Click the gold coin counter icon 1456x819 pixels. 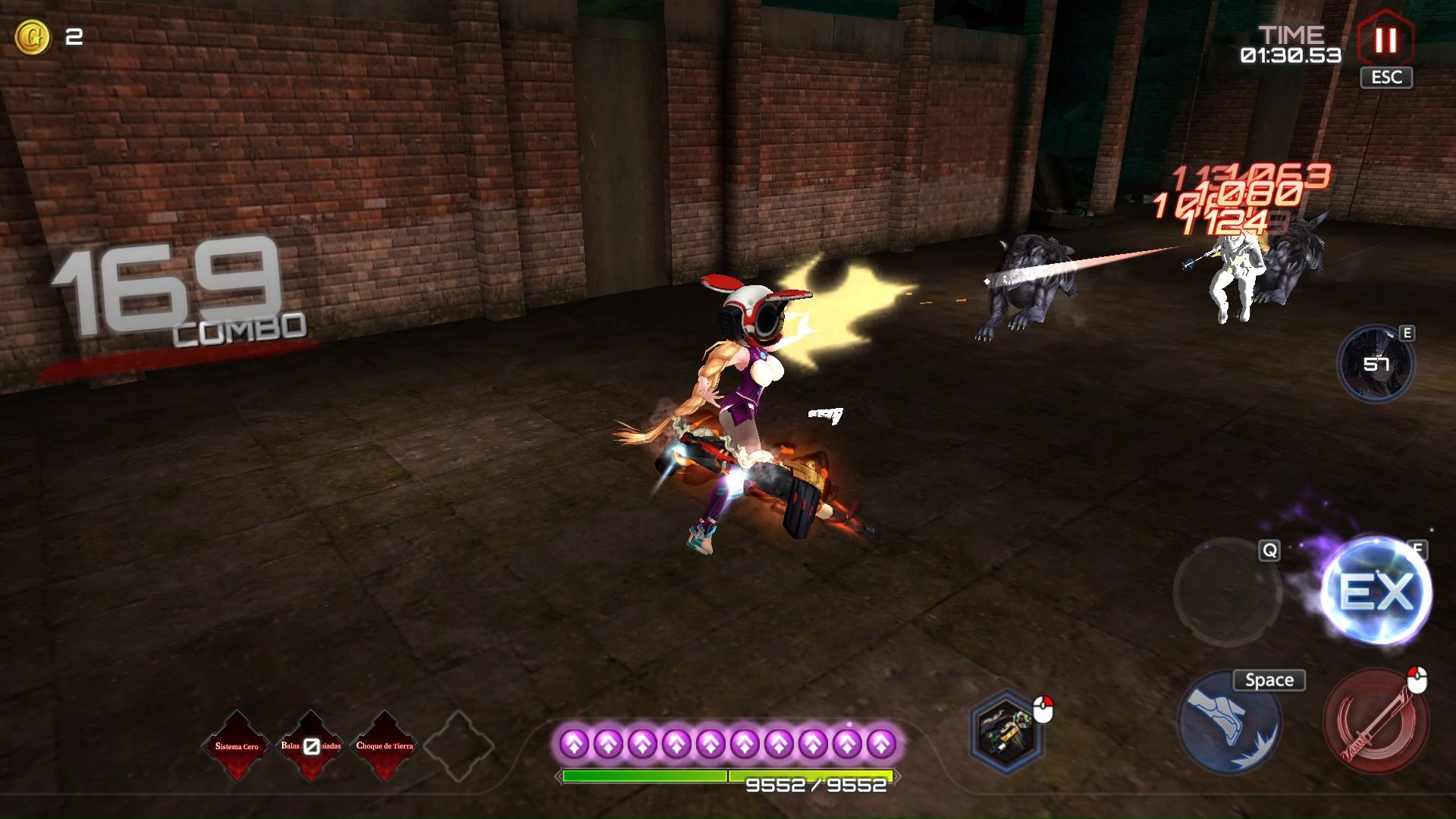[33, 36]
